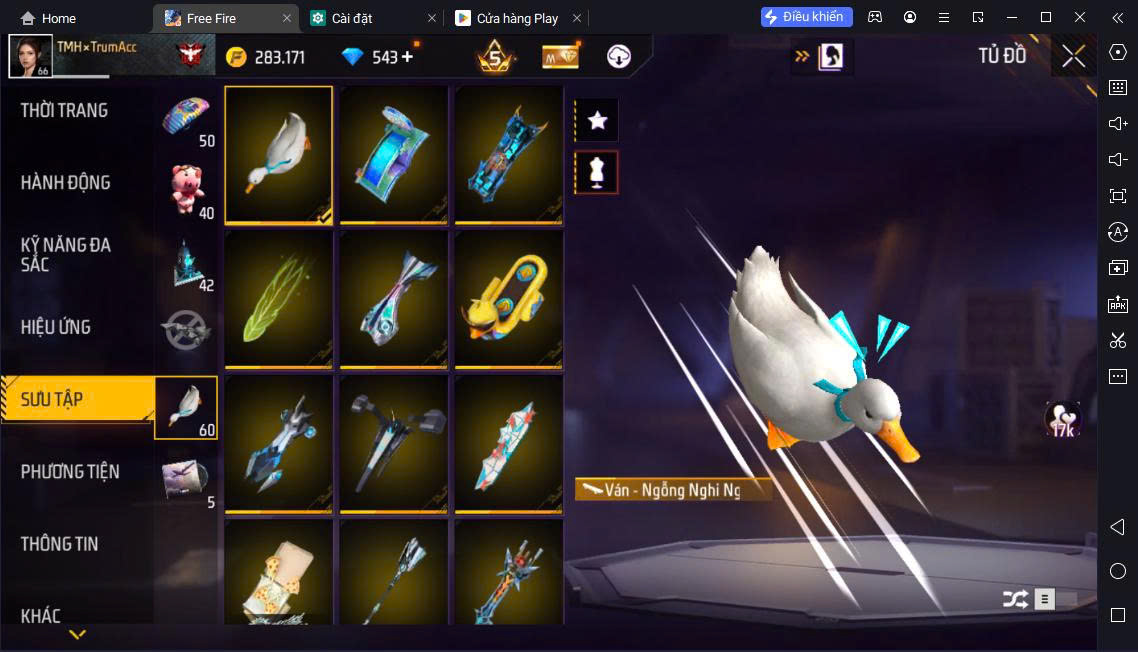Screen dimensions: 1138x652
Task: Choose the Phương Tiện tab
Action: pos(70,471)
